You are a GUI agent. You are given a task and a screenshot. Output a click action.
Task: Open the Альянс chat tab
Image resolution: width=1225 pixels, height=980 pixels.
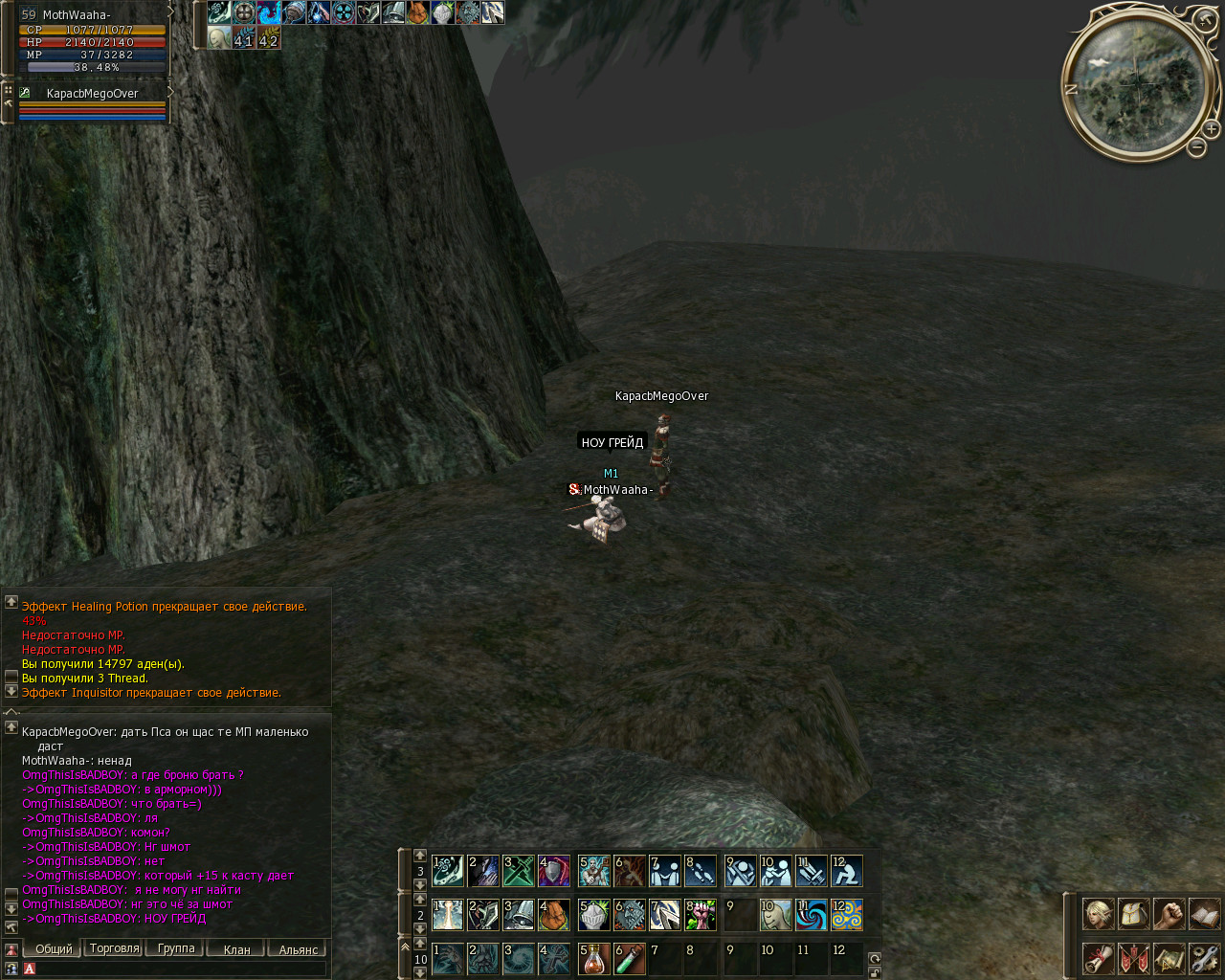click(x=298, y=949)
